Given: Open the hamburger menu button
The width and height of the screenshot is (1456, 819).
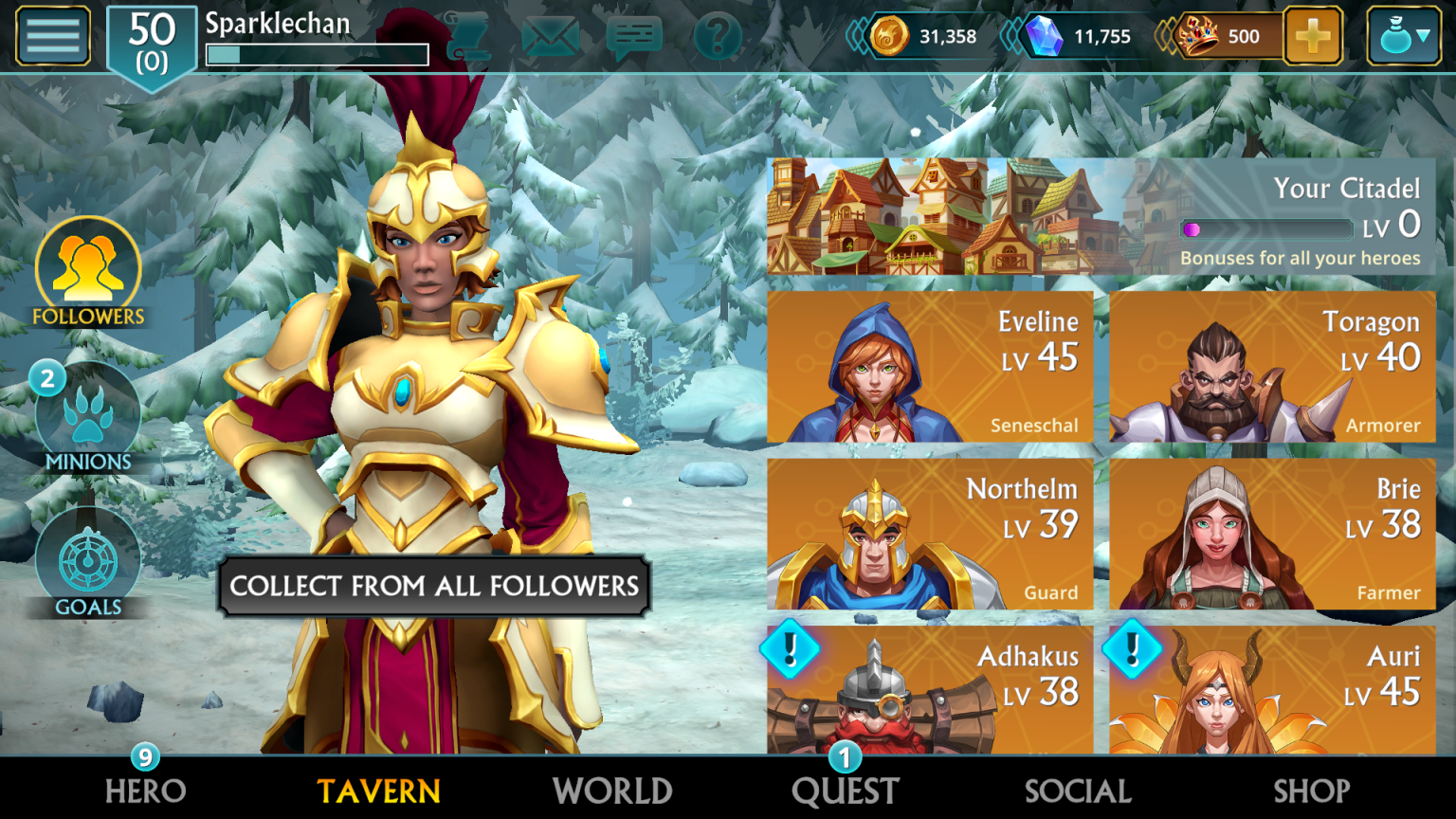Looking at the screenshot, I should pyautogui.click(x=52, y=36).
